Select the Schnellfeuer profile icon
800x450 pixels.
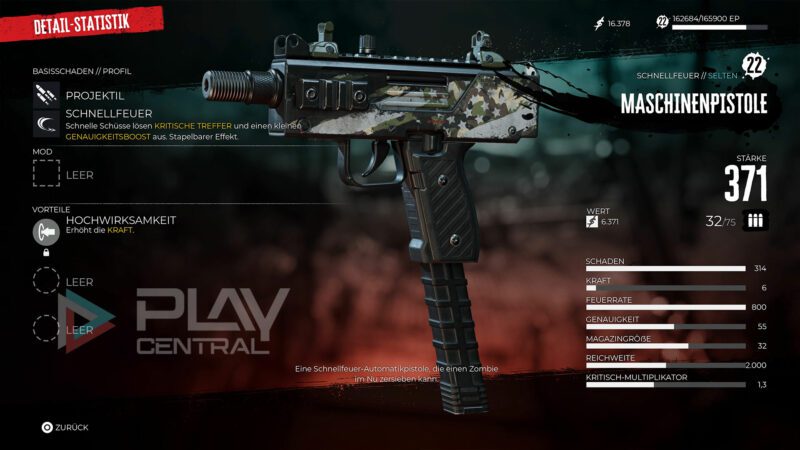(46, 125)
